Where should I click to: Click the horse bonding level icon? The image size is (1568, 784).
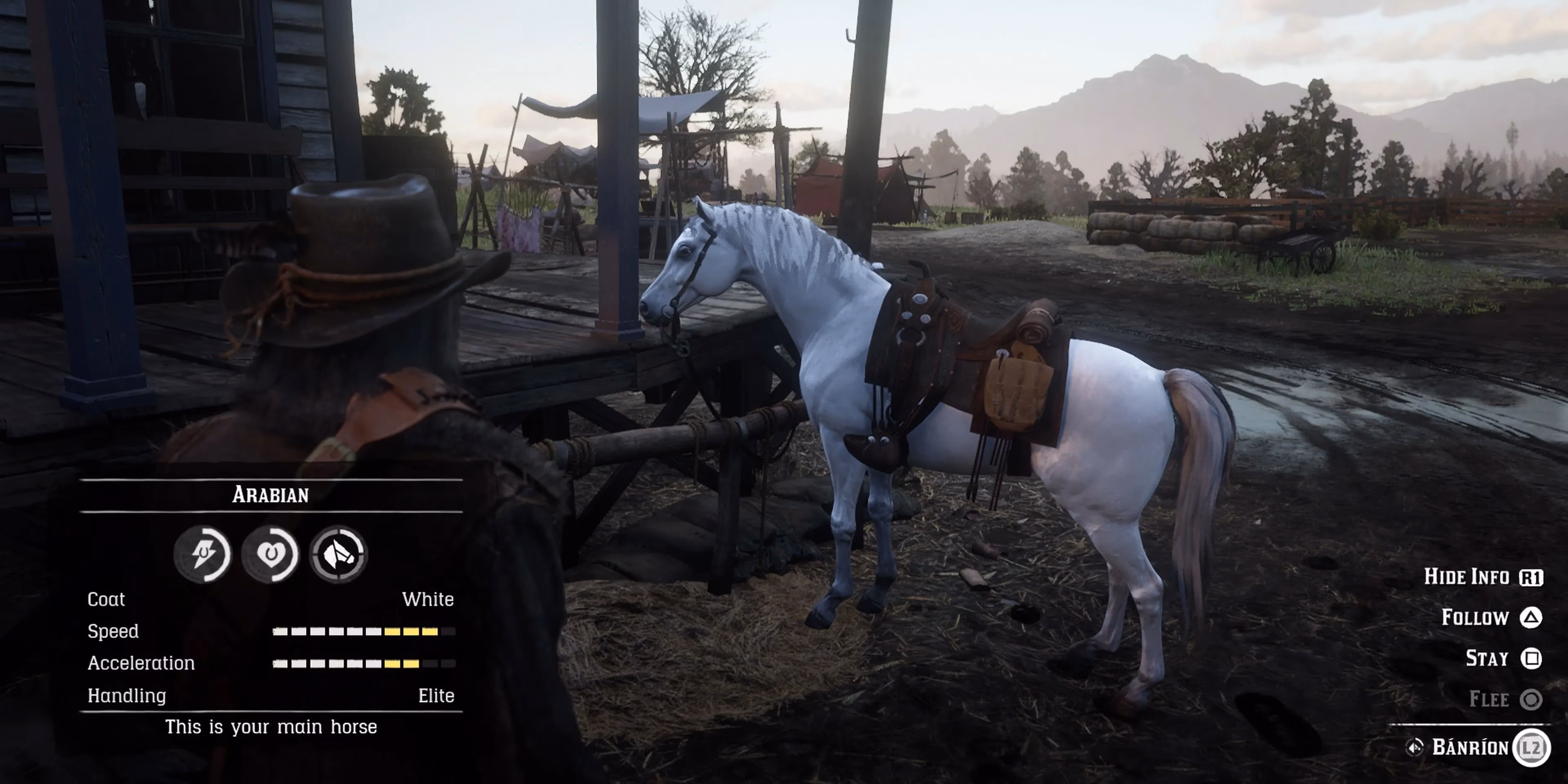[339, 554]
